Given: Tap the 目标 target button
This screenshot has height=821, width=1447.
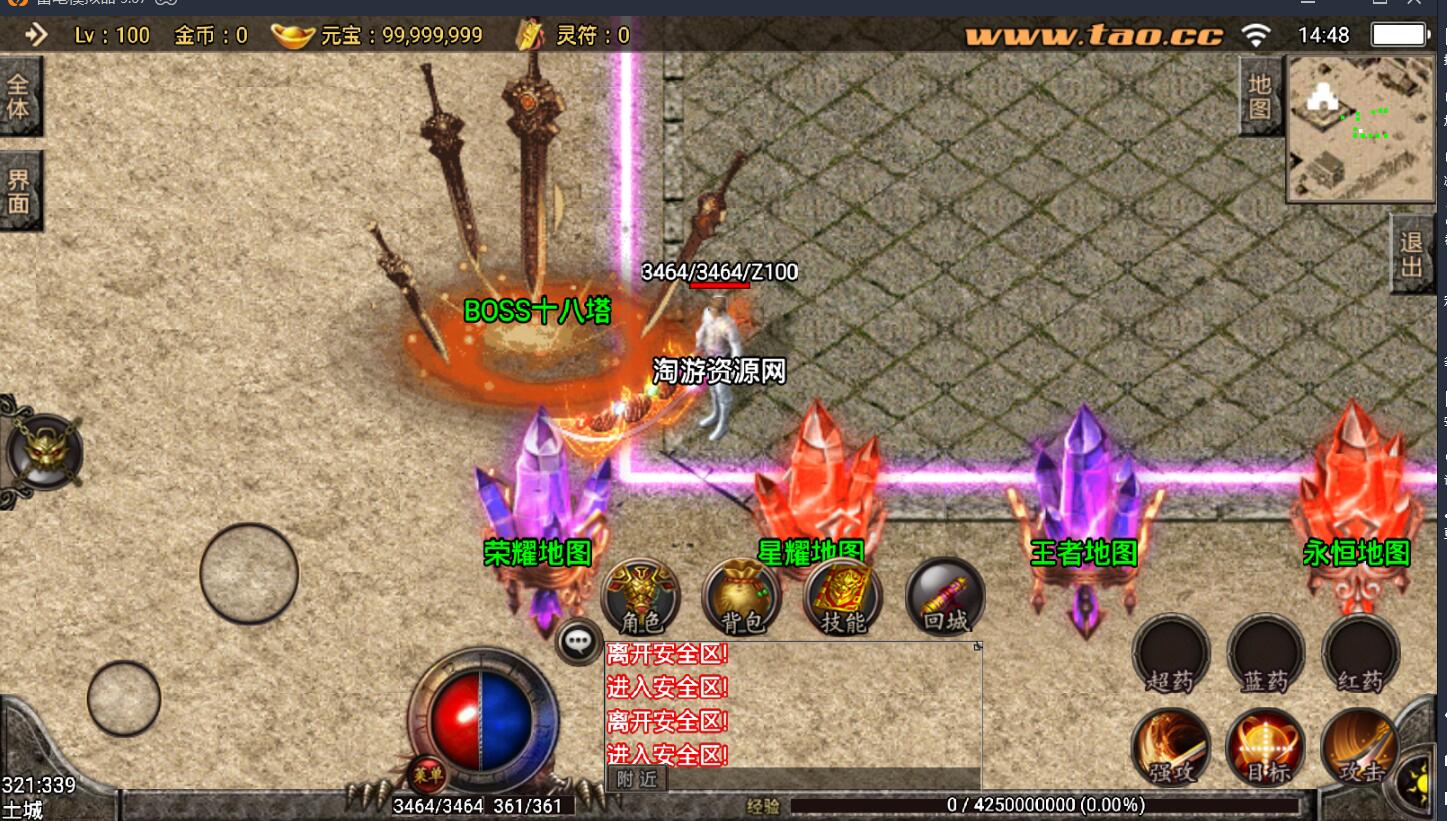Looking at the screenshot, I should pyautogui.click(x=1265, y=749).
